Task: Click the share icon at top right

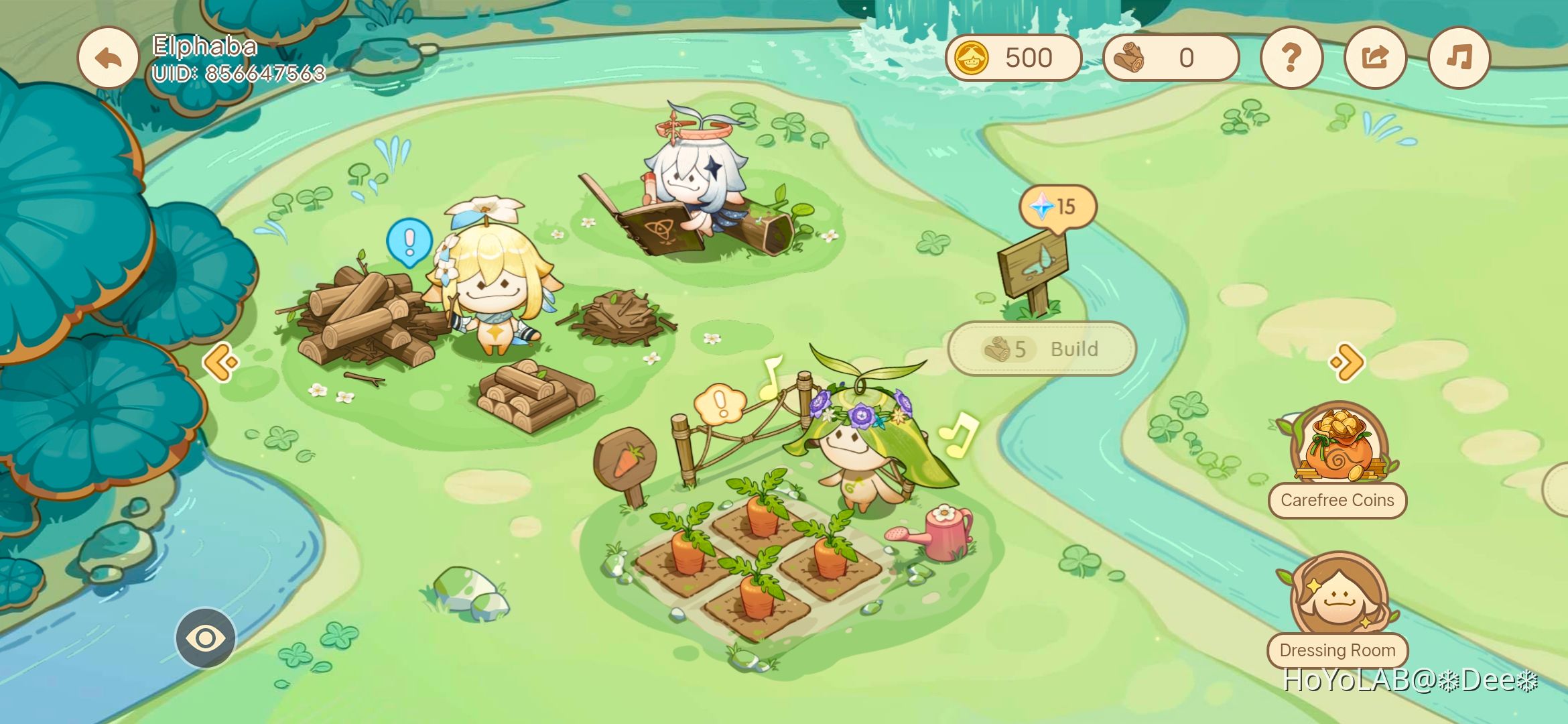Action: [1374, 58]
